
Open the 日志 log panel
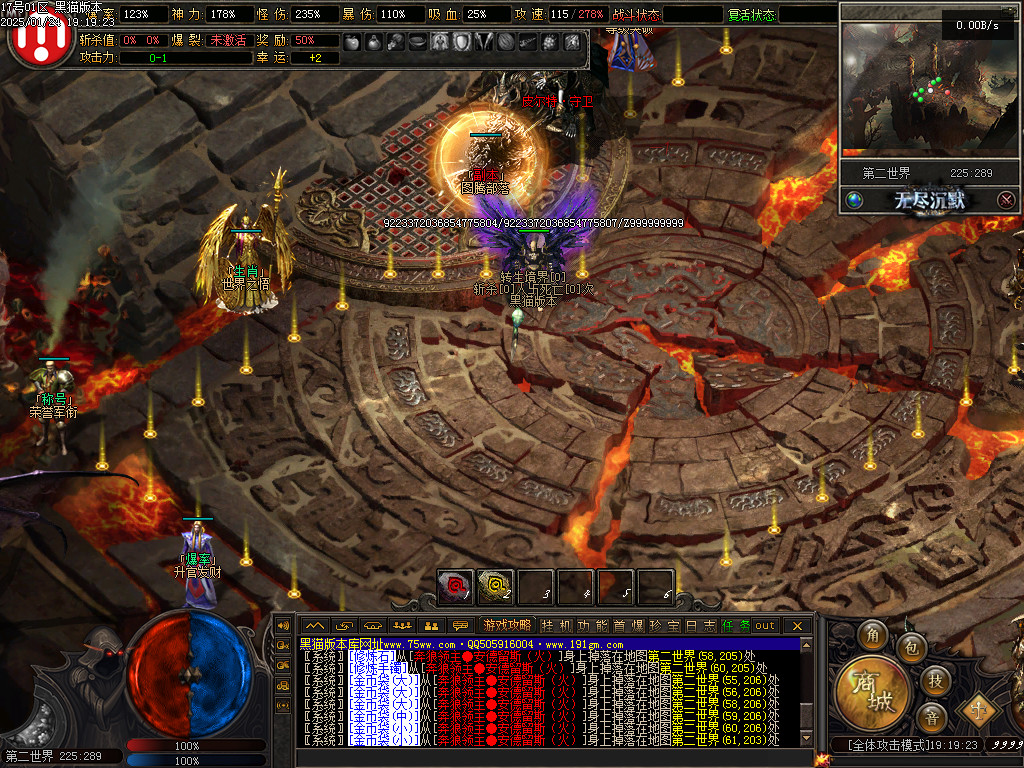coord(700,625)
